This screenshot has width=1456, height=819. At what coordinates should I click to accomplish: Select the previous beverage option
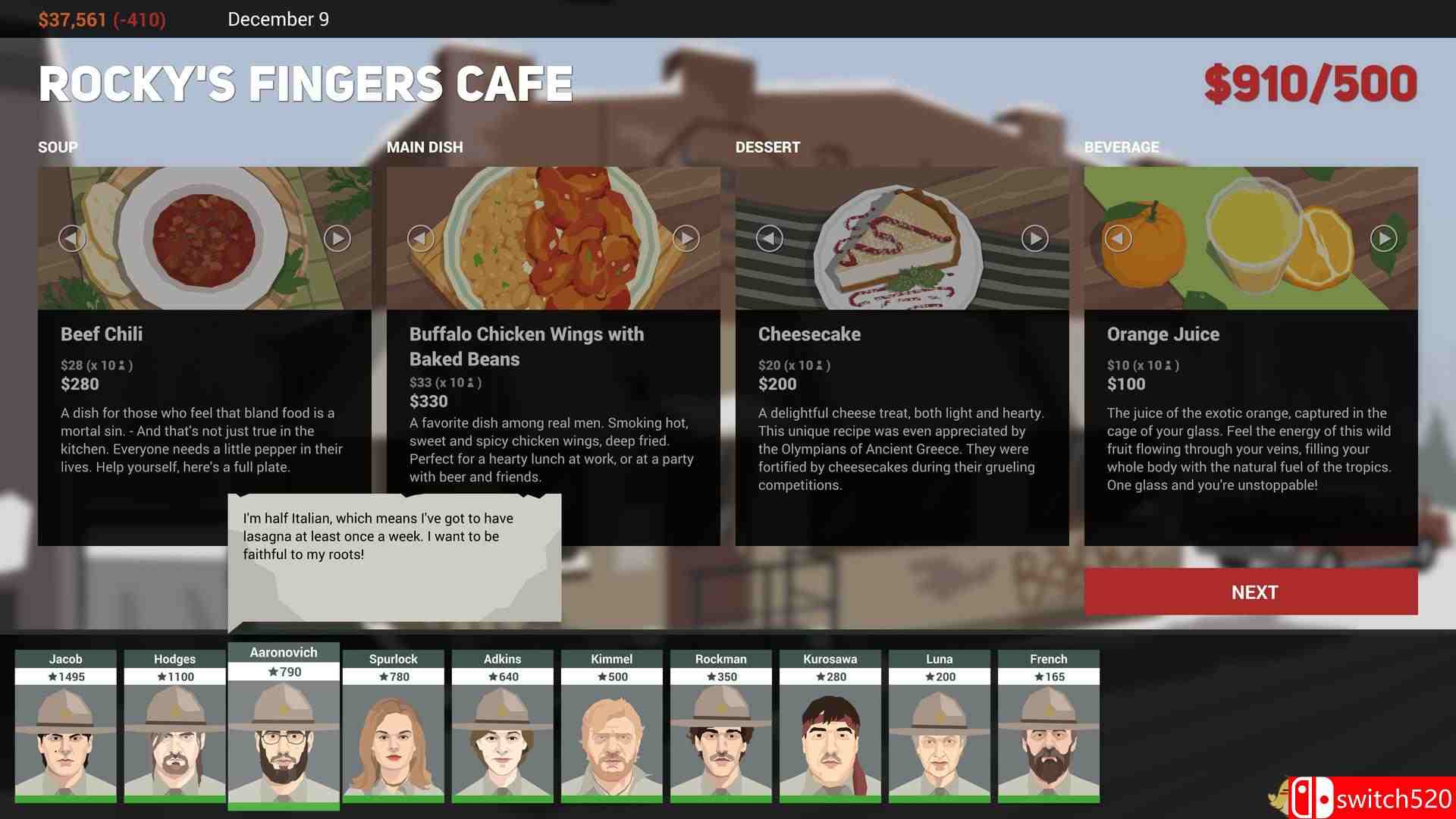click(1118, 239)
